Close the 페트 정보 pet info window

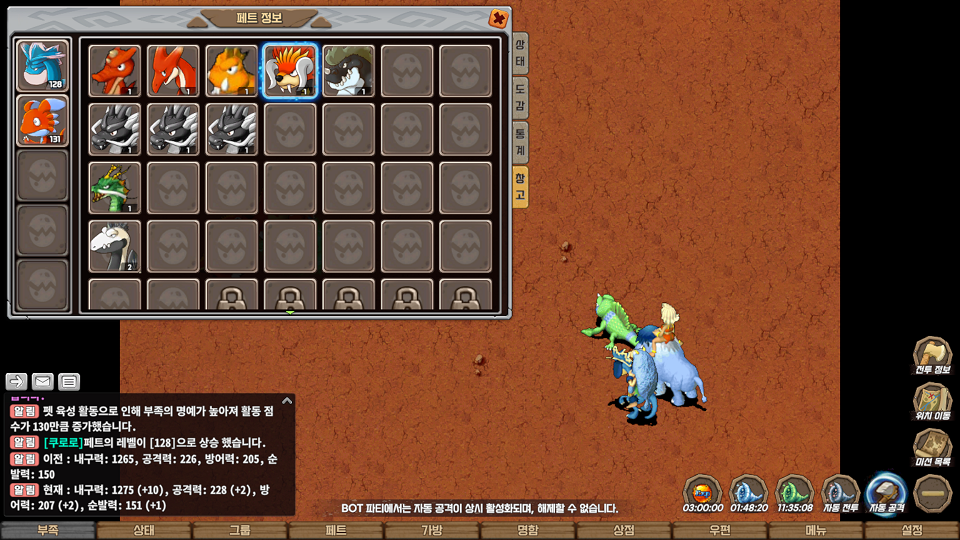click(x=497, y=19)
